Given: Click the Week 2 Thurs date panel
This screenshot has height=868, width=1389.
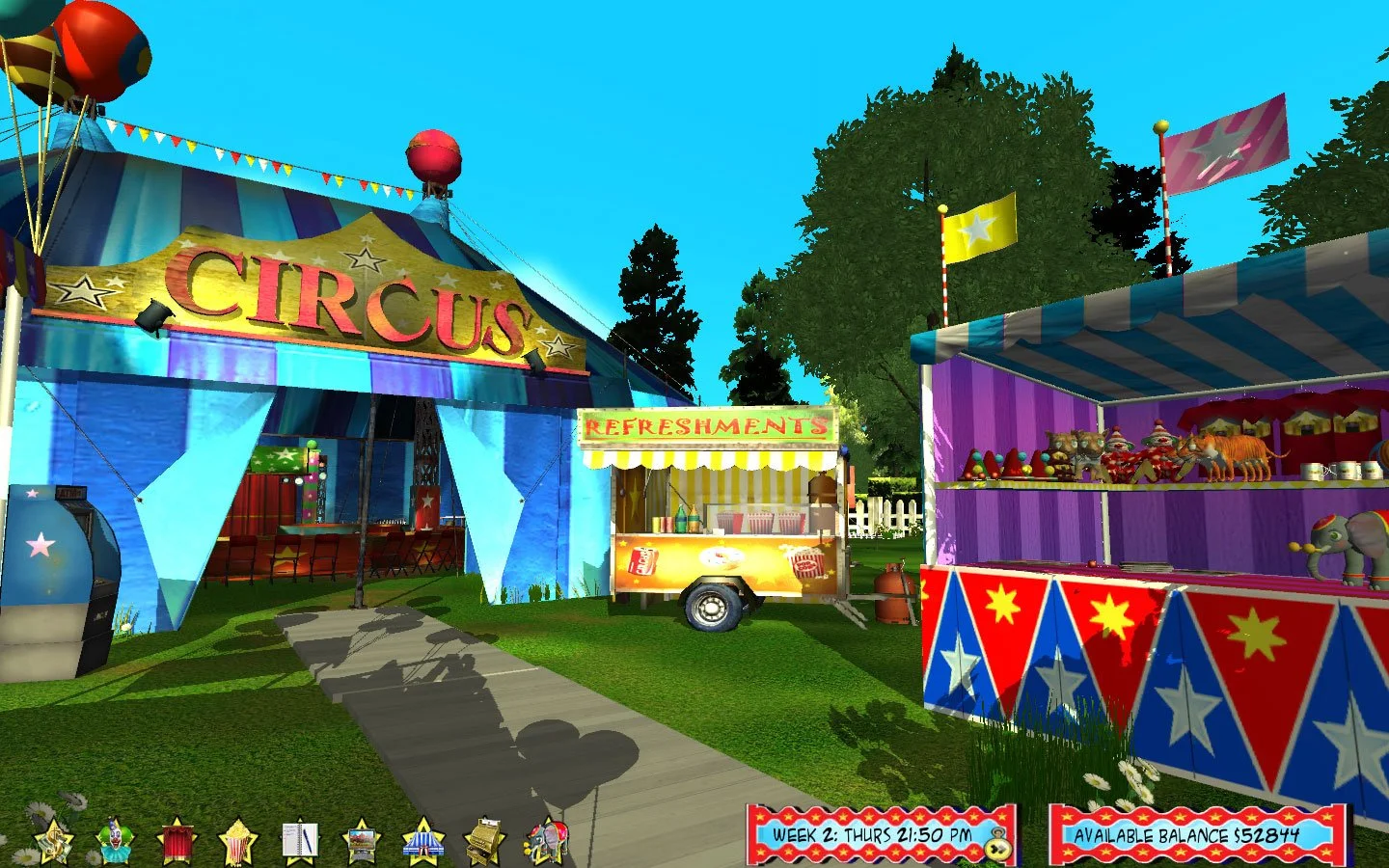Looking at the screenshot, I should tap(873, 837).
